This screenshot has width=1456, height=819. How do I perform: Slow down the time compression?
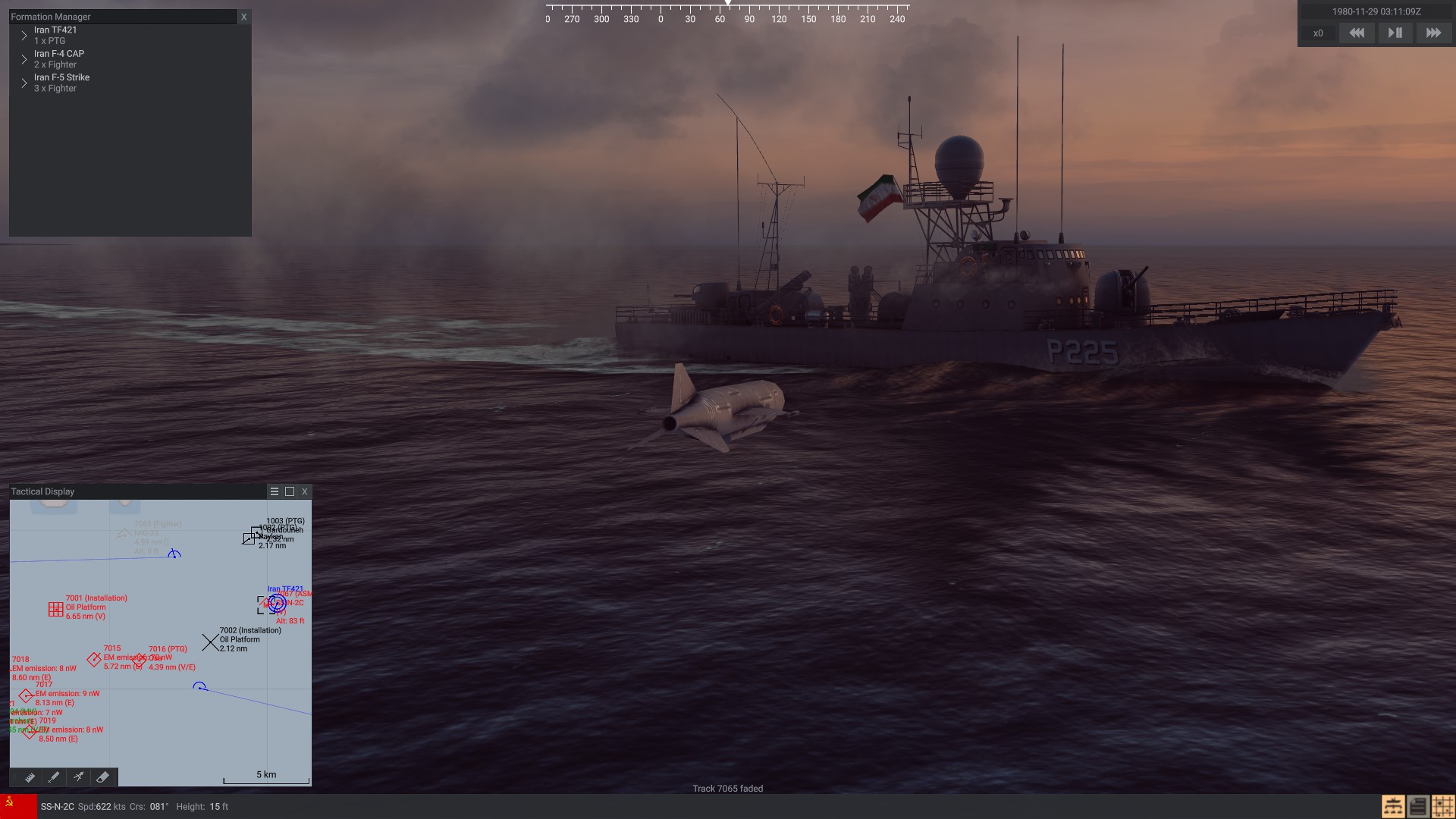point(1357,33)
